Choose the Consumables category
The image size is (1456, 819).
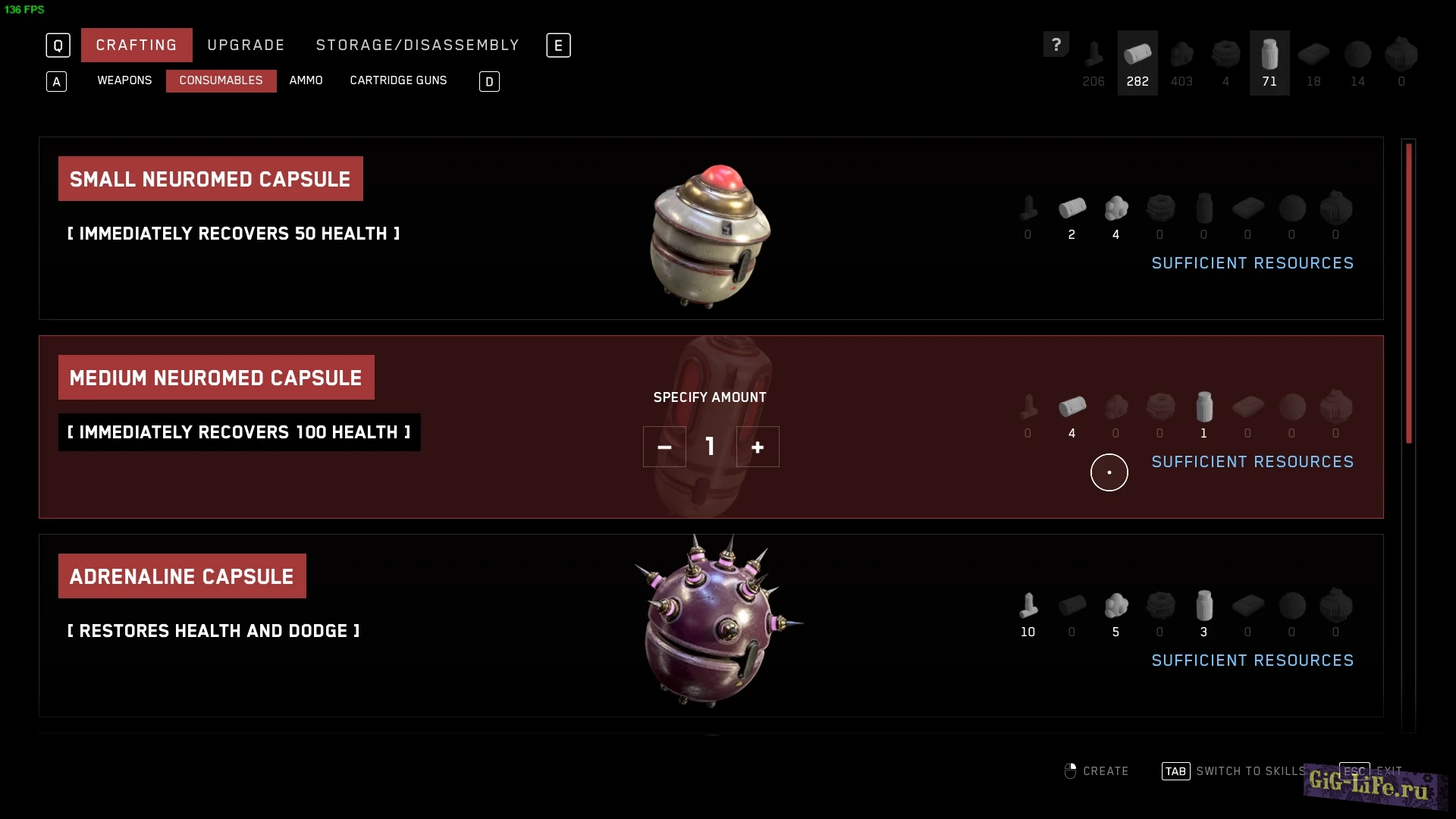[x=221, y=80]
